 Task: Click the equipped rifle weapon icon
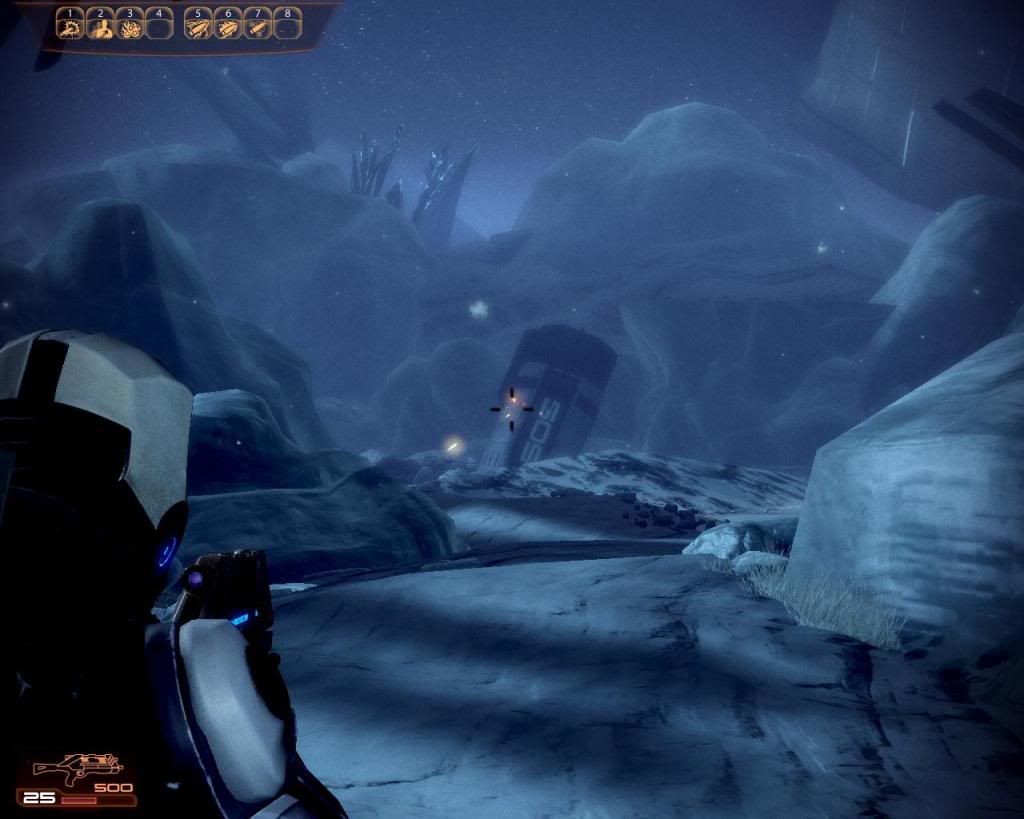click(x=76, y=768)
